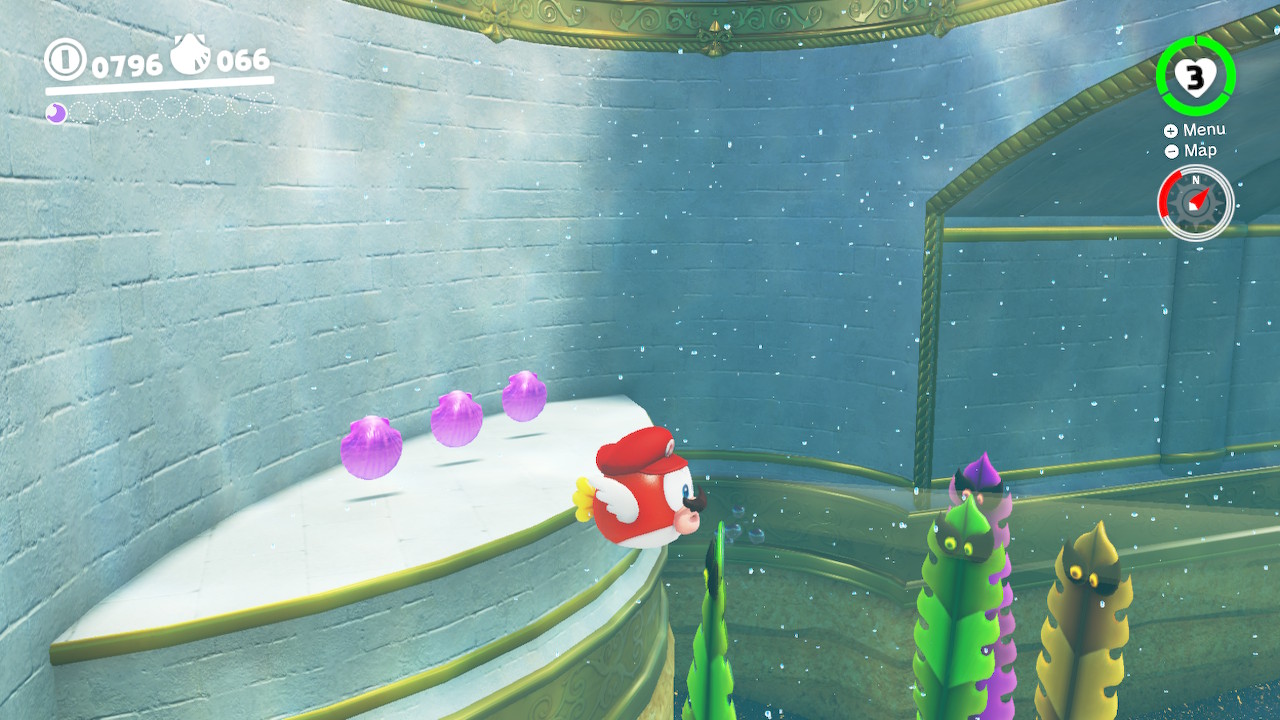Open the Menu label

1203,130
